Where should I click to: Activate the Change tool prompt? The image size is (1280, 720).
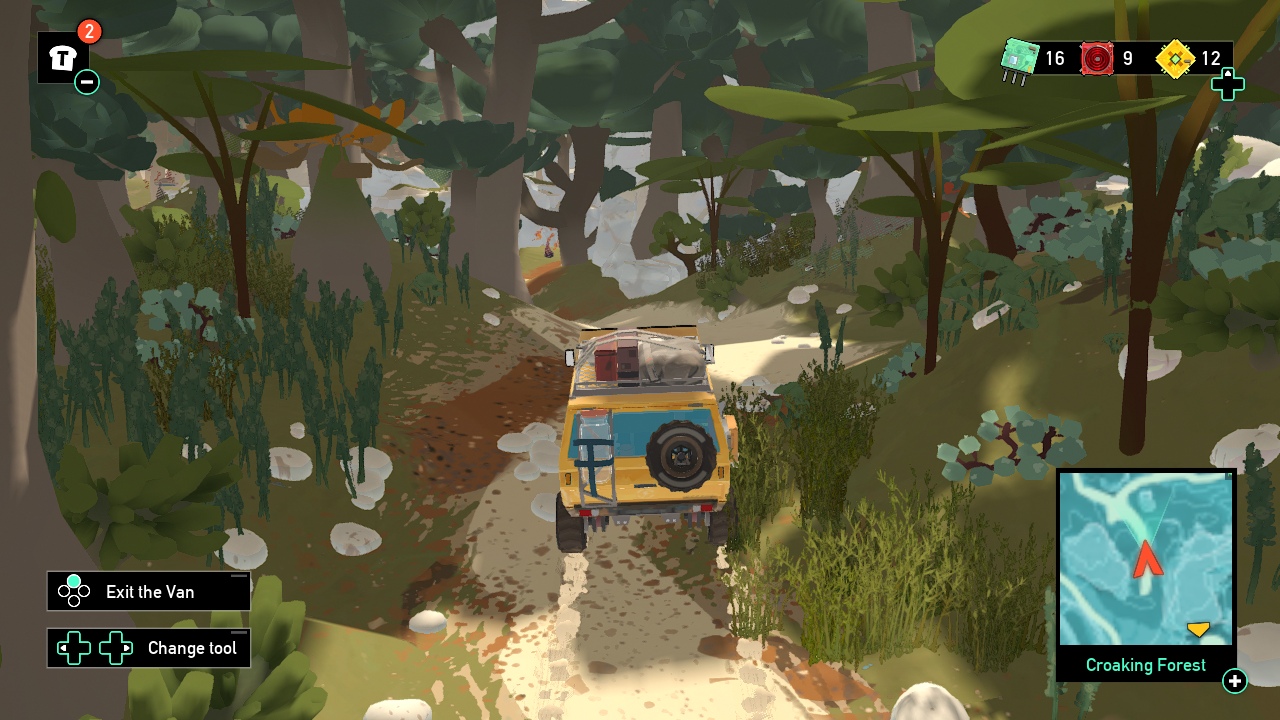192,648
